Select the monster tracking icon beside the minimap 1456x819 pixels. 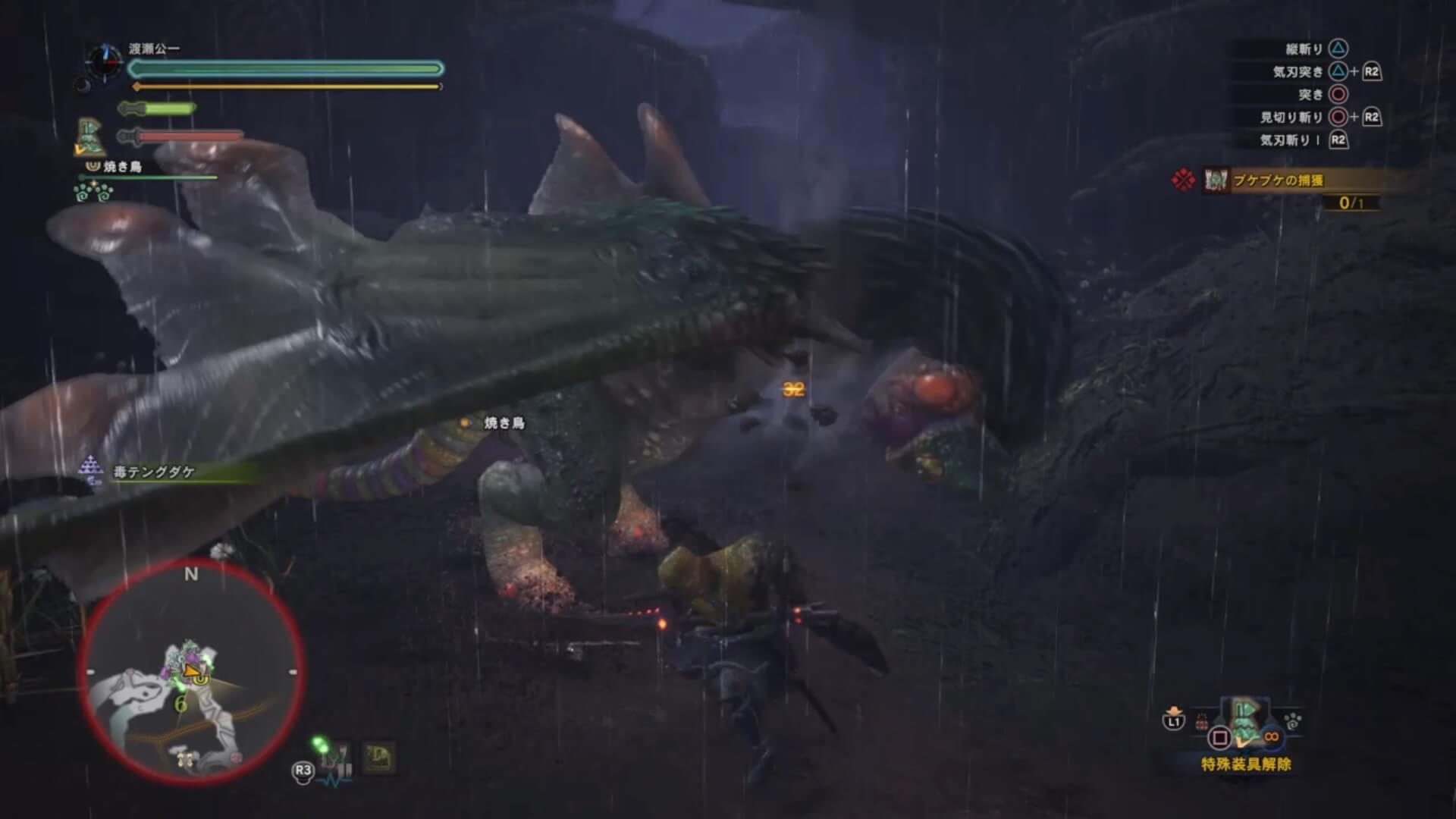pyautogui.click(x=332, y=758)
